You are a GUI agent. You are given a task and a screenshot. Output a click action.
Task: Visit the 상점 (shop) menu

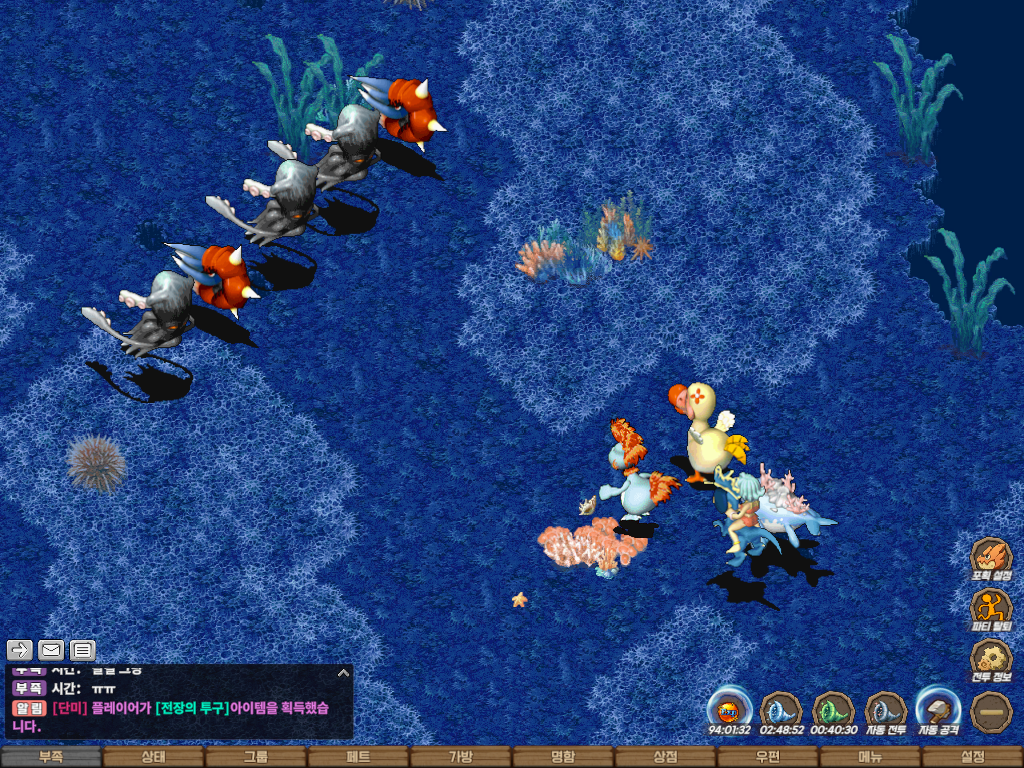(665, 757)
